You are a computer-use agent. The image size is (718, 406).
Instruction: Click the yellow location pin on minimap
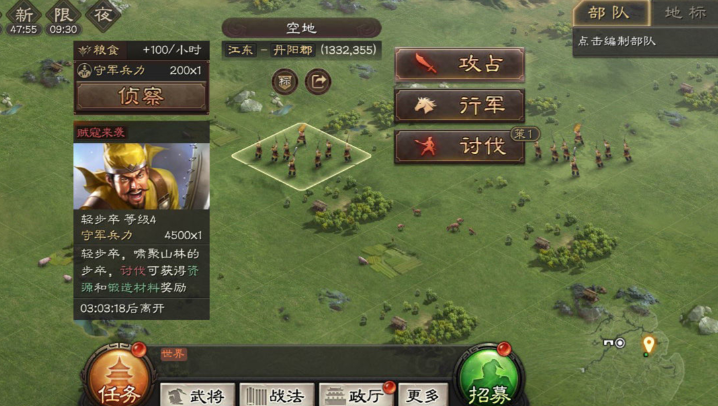(x=648, y=345)
